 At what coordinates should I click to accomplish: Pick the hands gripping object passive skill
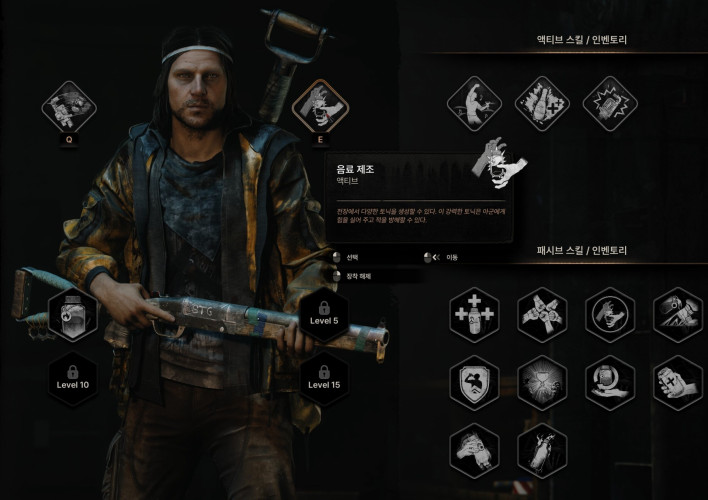coord(474,449)
